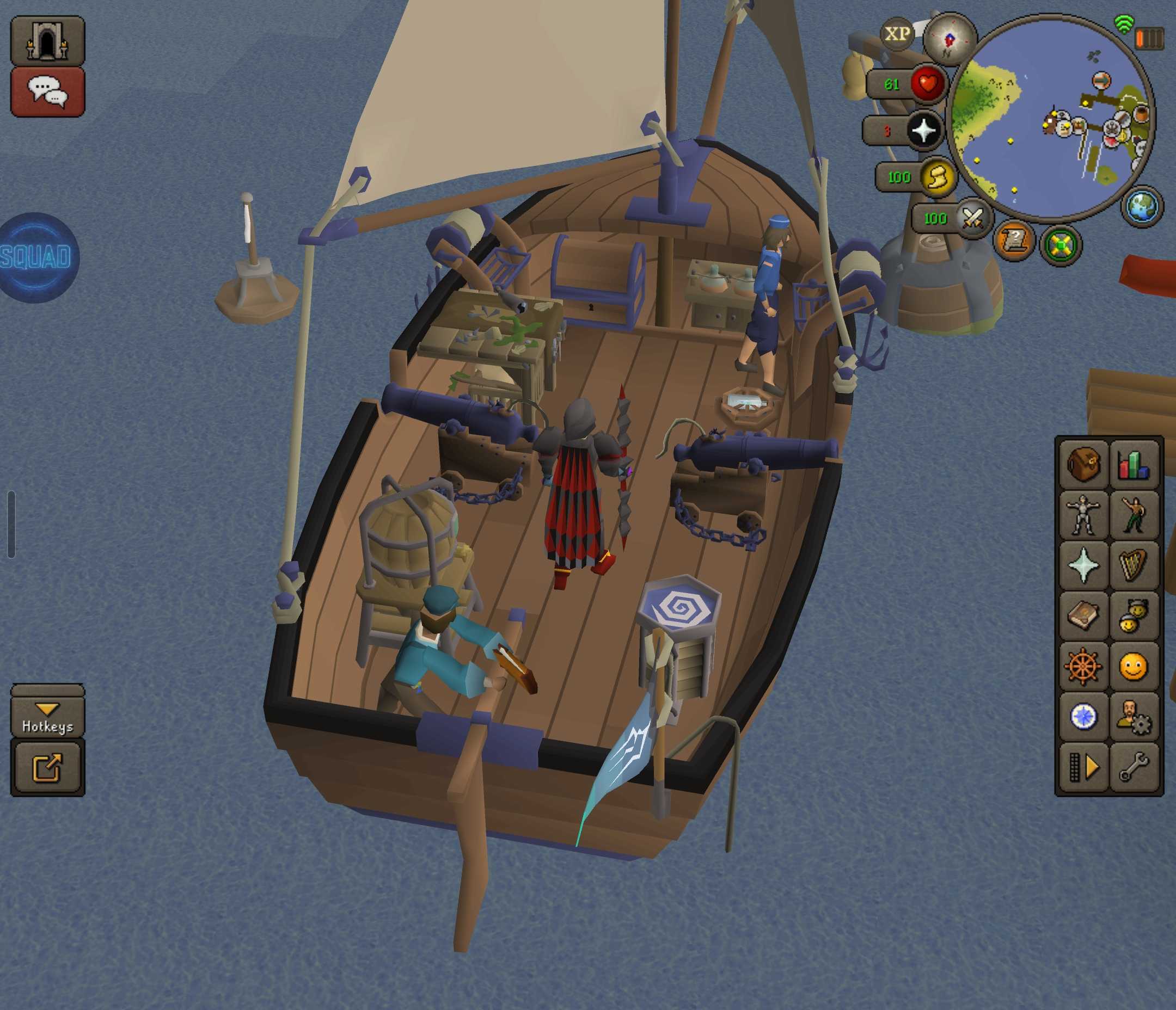Screen dimensions: 1176x1010
Task: Toggle quick prayers on the prayer orb
Action: pyautogui.click(x=923, y=131)
